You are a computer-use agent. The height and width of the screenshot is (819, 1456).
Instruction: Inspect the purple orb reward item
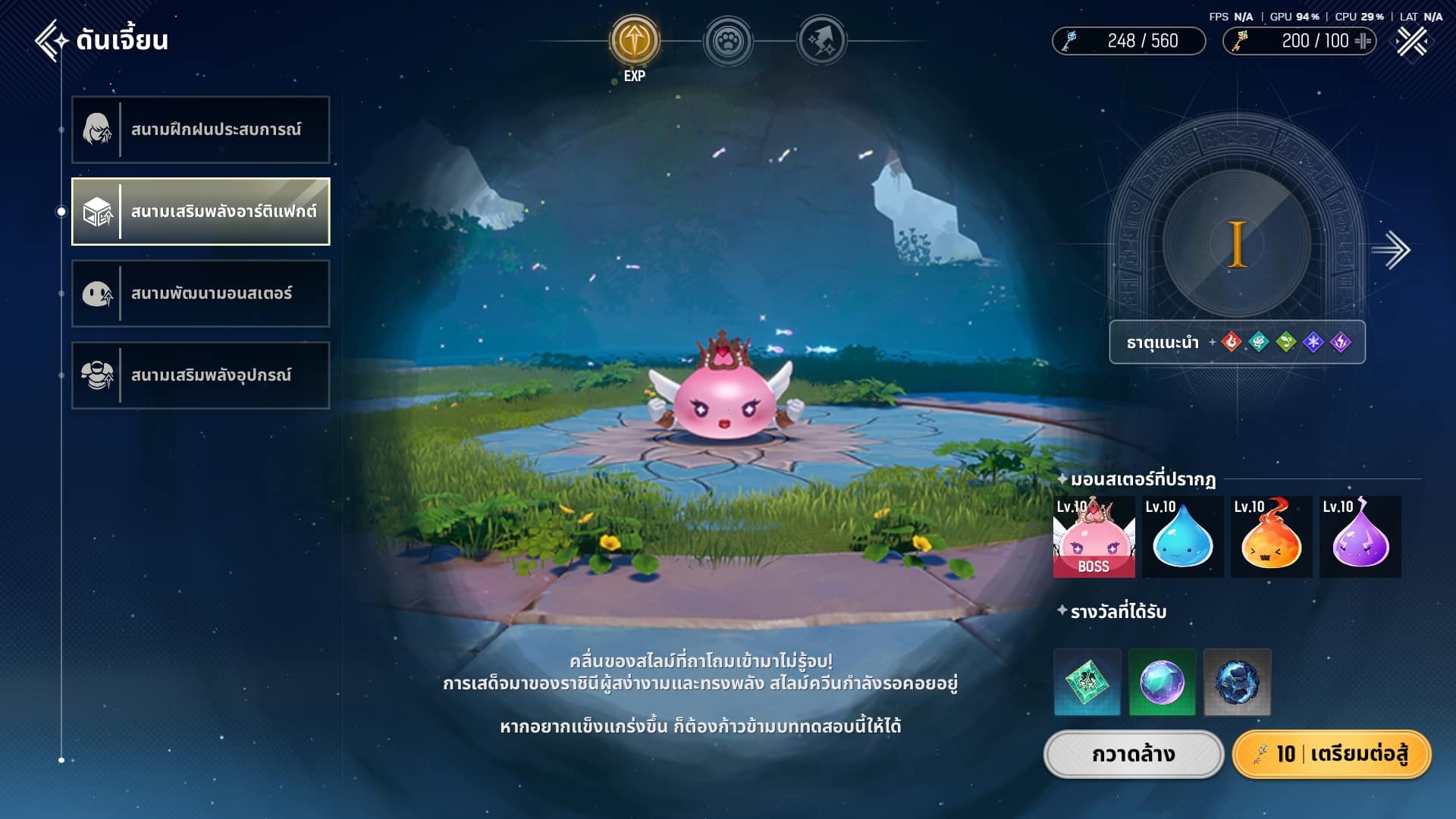[x=1162, y=682]
